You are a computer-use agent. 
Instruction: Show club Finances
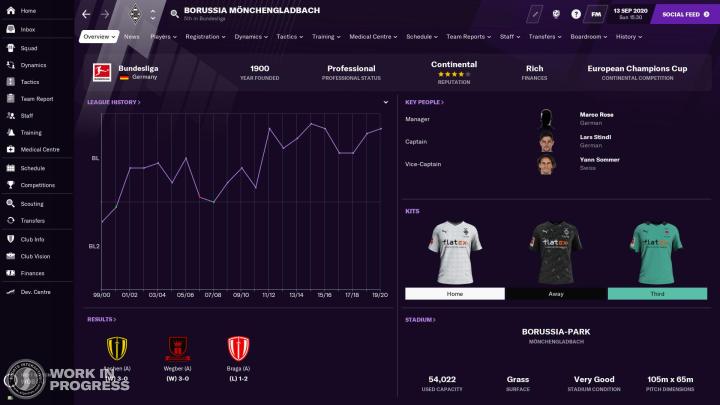coord(32,272)
